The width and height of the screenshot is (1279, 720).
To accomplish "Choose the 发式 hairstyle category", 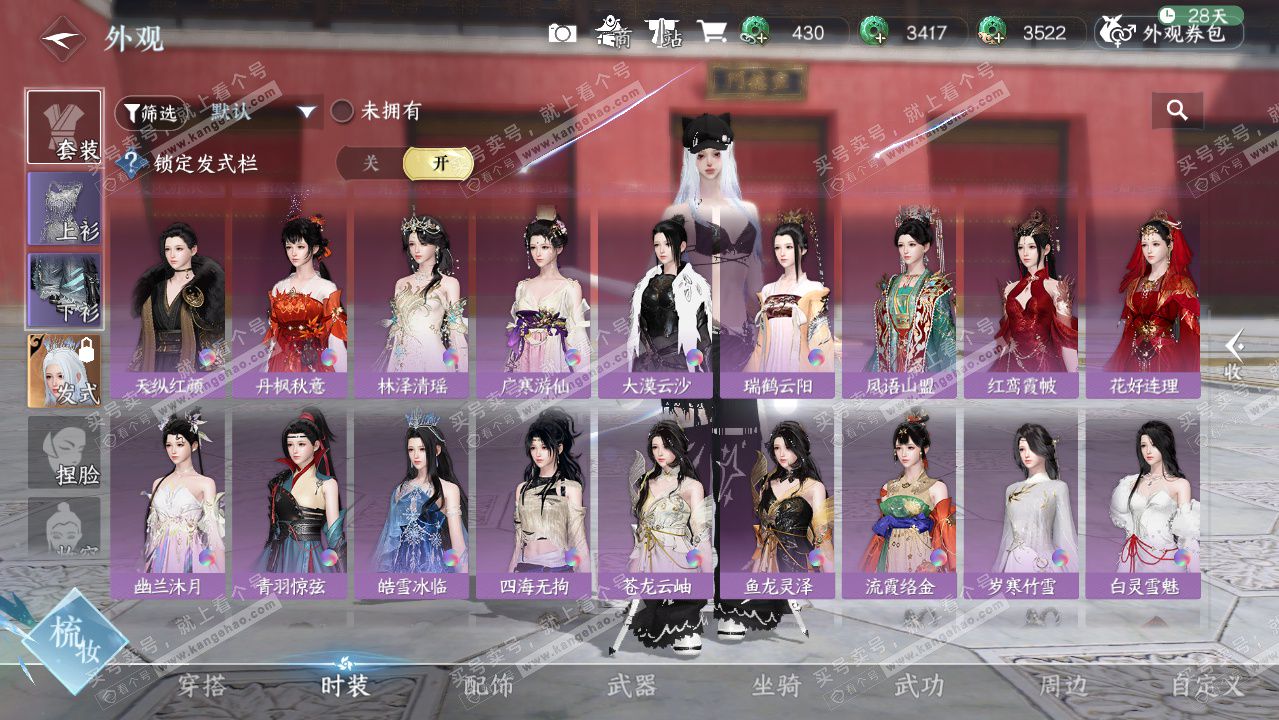I will tap(65, 371).
